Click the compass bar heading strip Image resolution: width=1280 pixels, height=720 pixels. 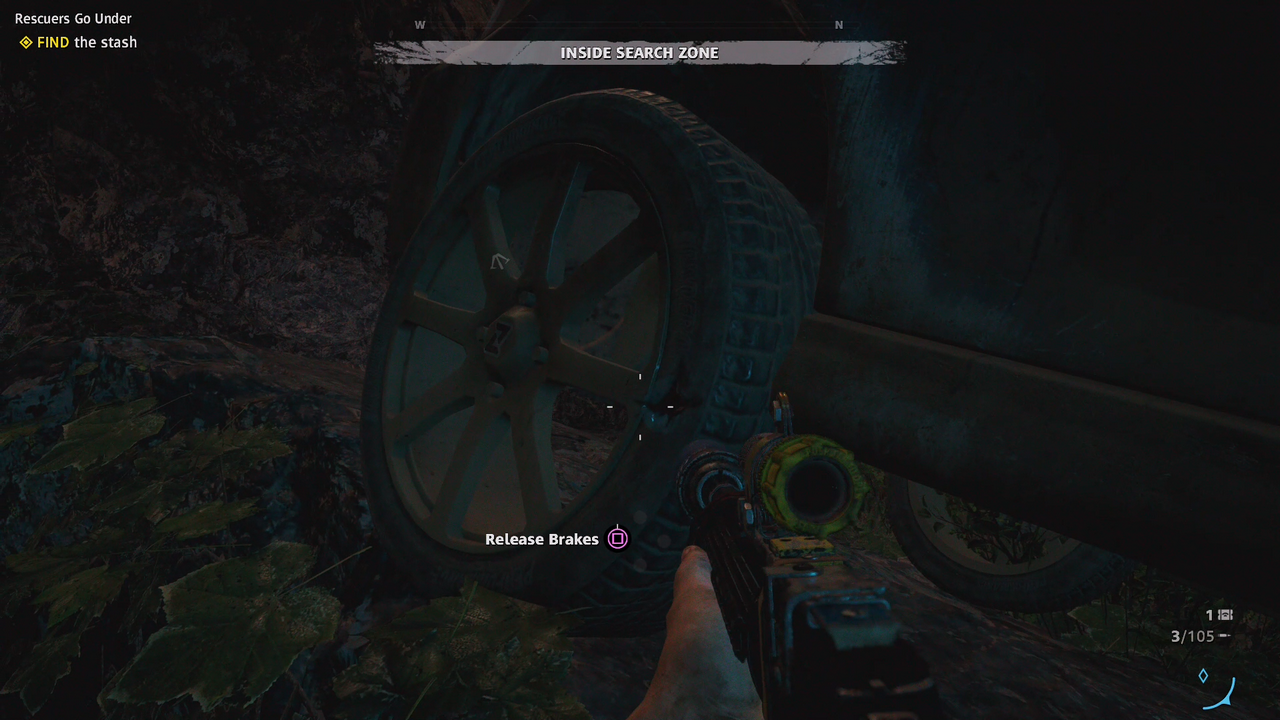pos(630,25)
